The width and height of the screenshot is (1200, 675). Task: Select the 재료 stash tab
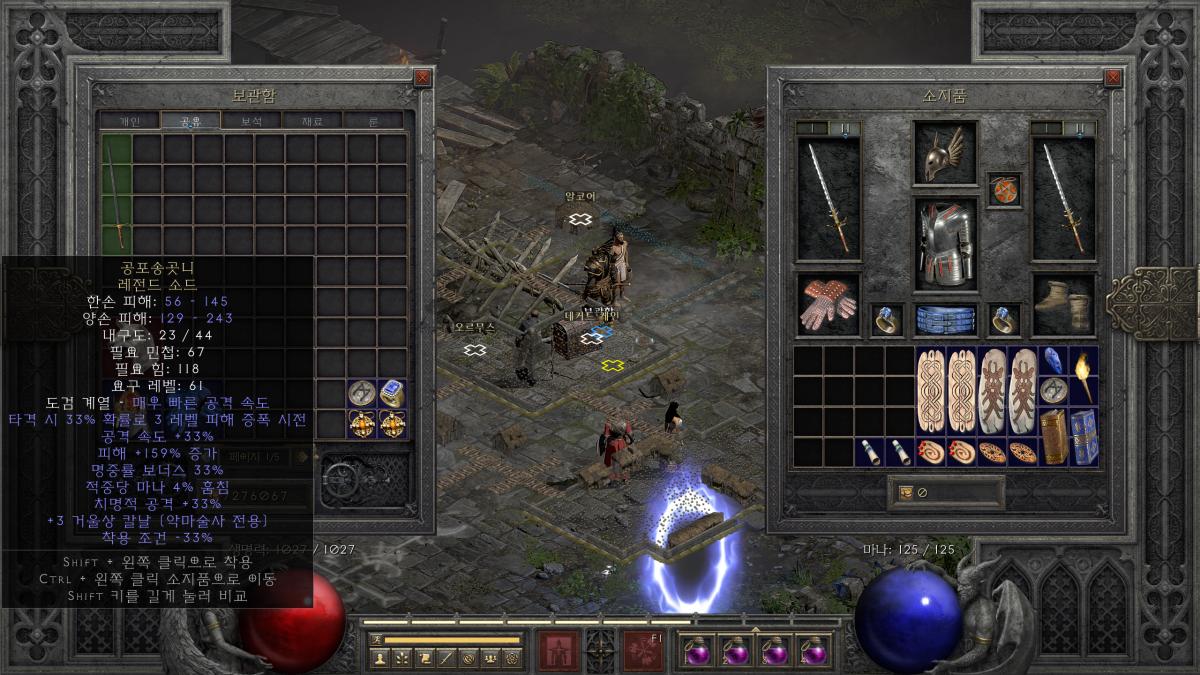pos(312,121)
